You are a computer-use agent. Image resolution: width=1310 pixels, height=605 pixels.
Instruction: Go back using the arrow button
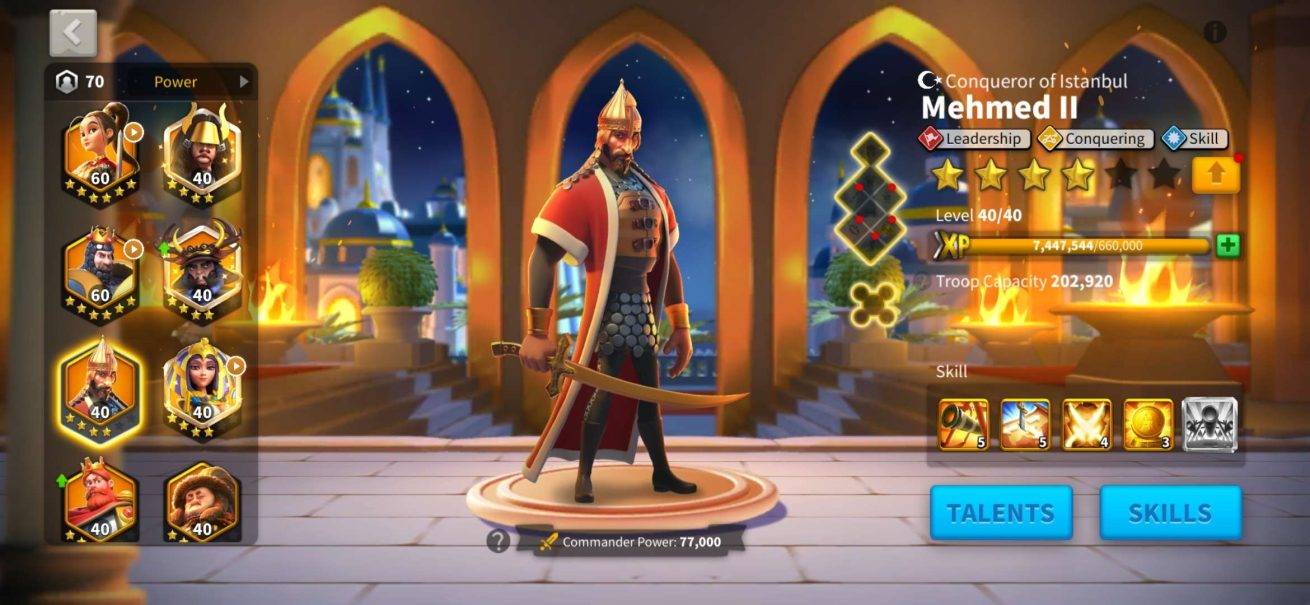point(73,33)
